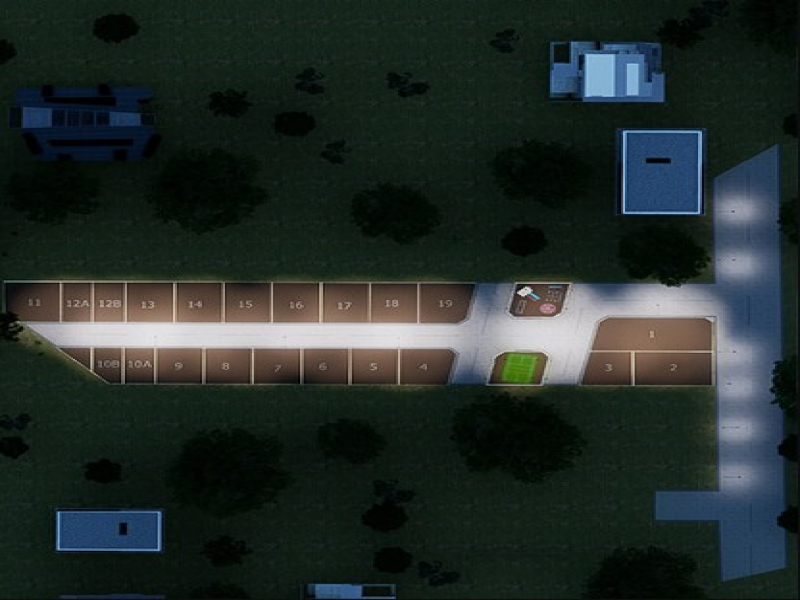Choose plot 10A
This screenshot has width=800, height=600.
(x=139, y=365)
